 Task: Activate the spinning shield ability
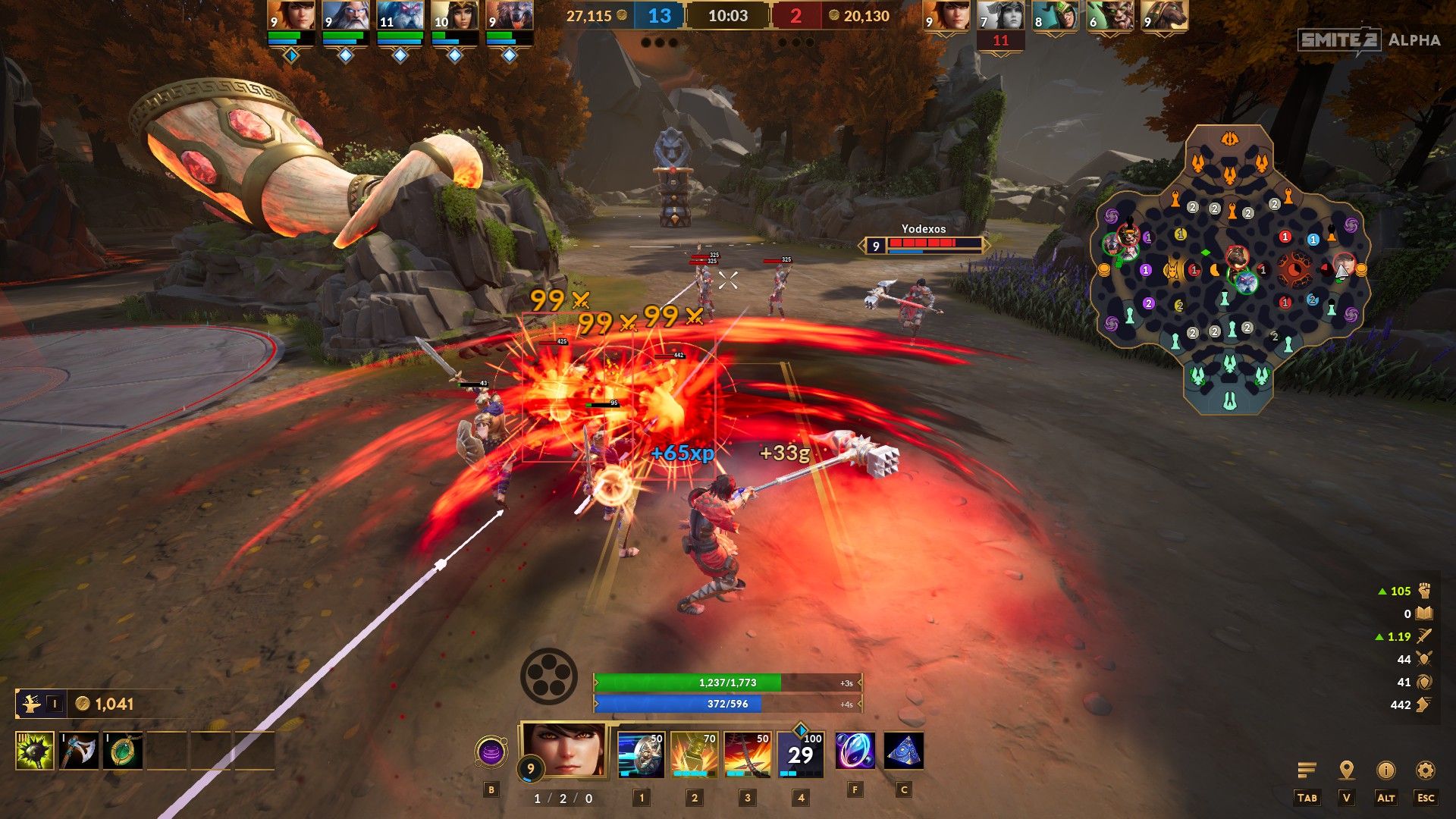click(641, 754)
